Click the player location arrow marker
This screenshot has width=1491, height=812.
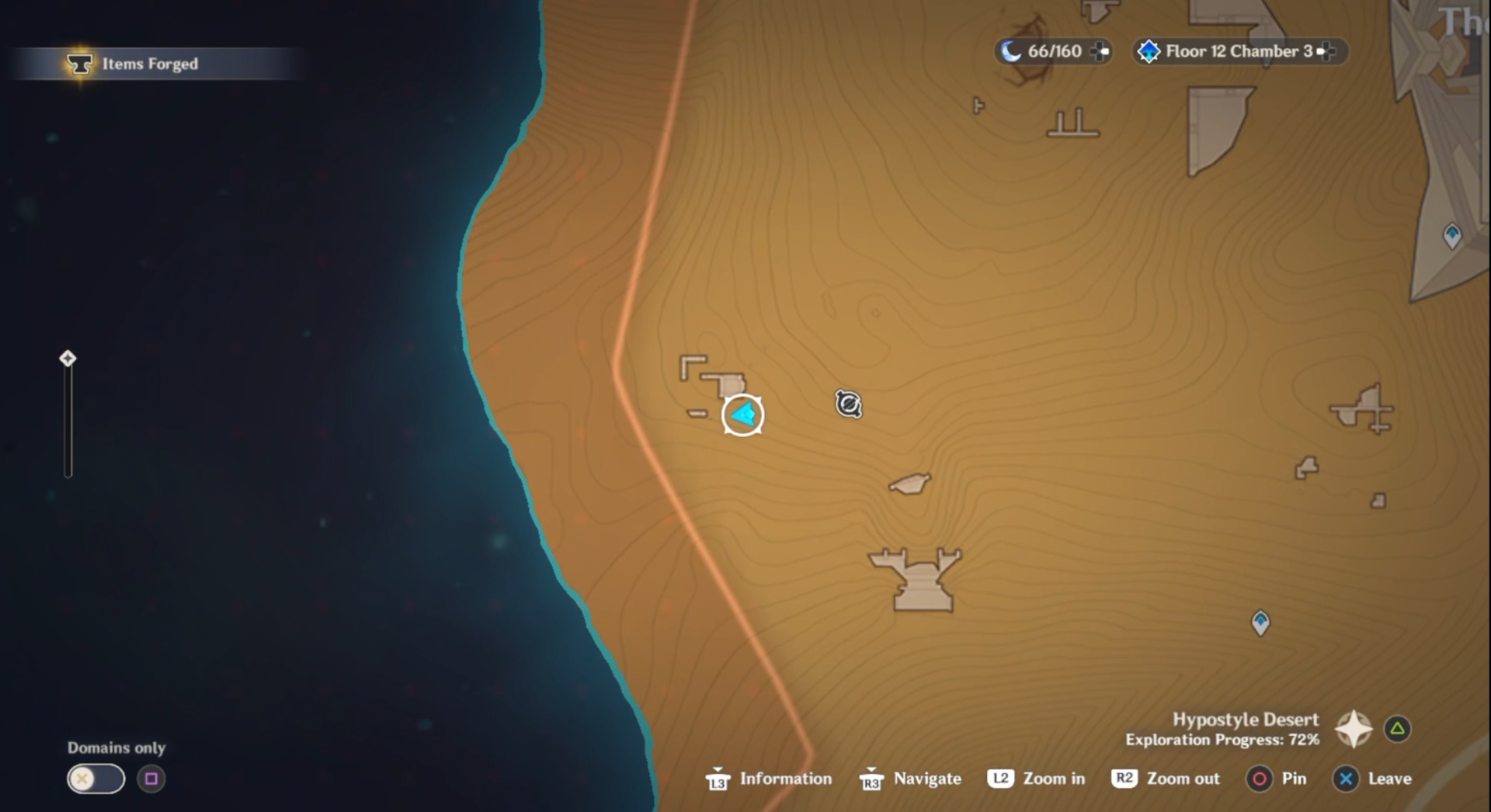[742, 415]
